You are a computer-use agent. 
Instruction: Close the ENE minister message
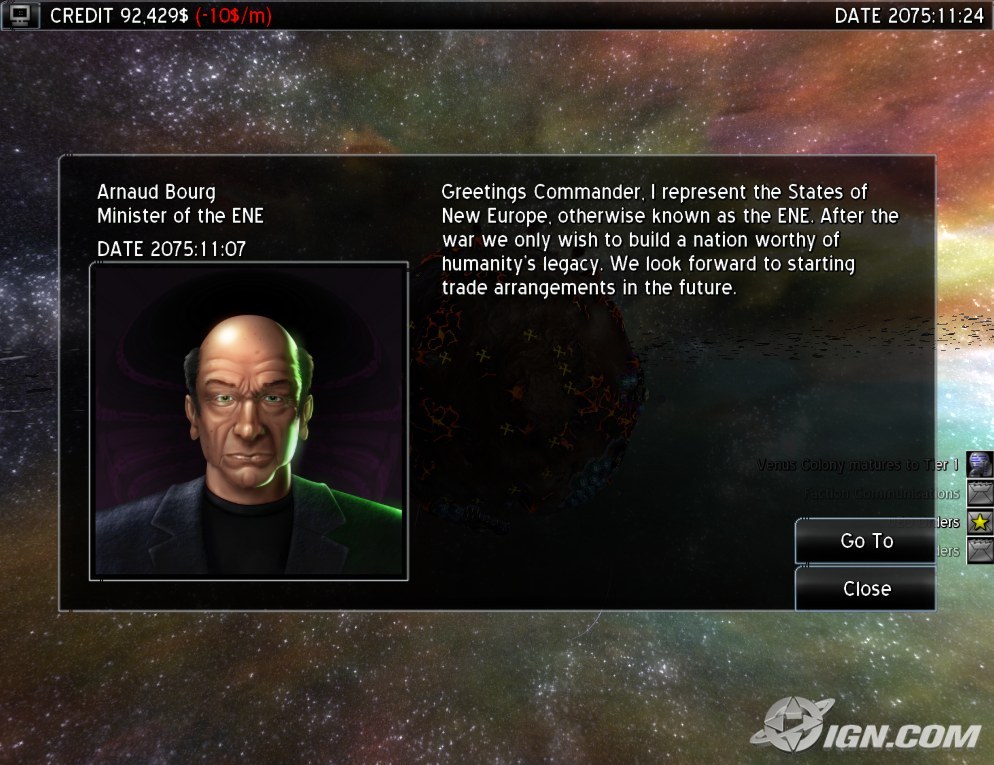866,589
